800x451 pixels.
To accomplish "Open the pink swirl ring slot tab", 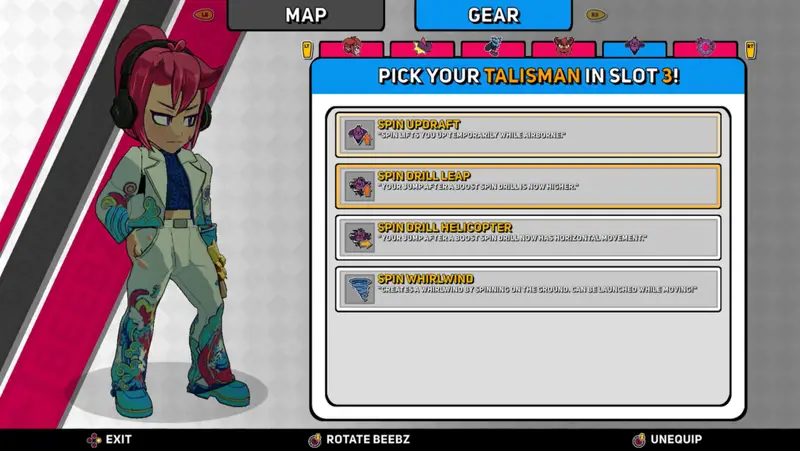I will pos(705,47).
